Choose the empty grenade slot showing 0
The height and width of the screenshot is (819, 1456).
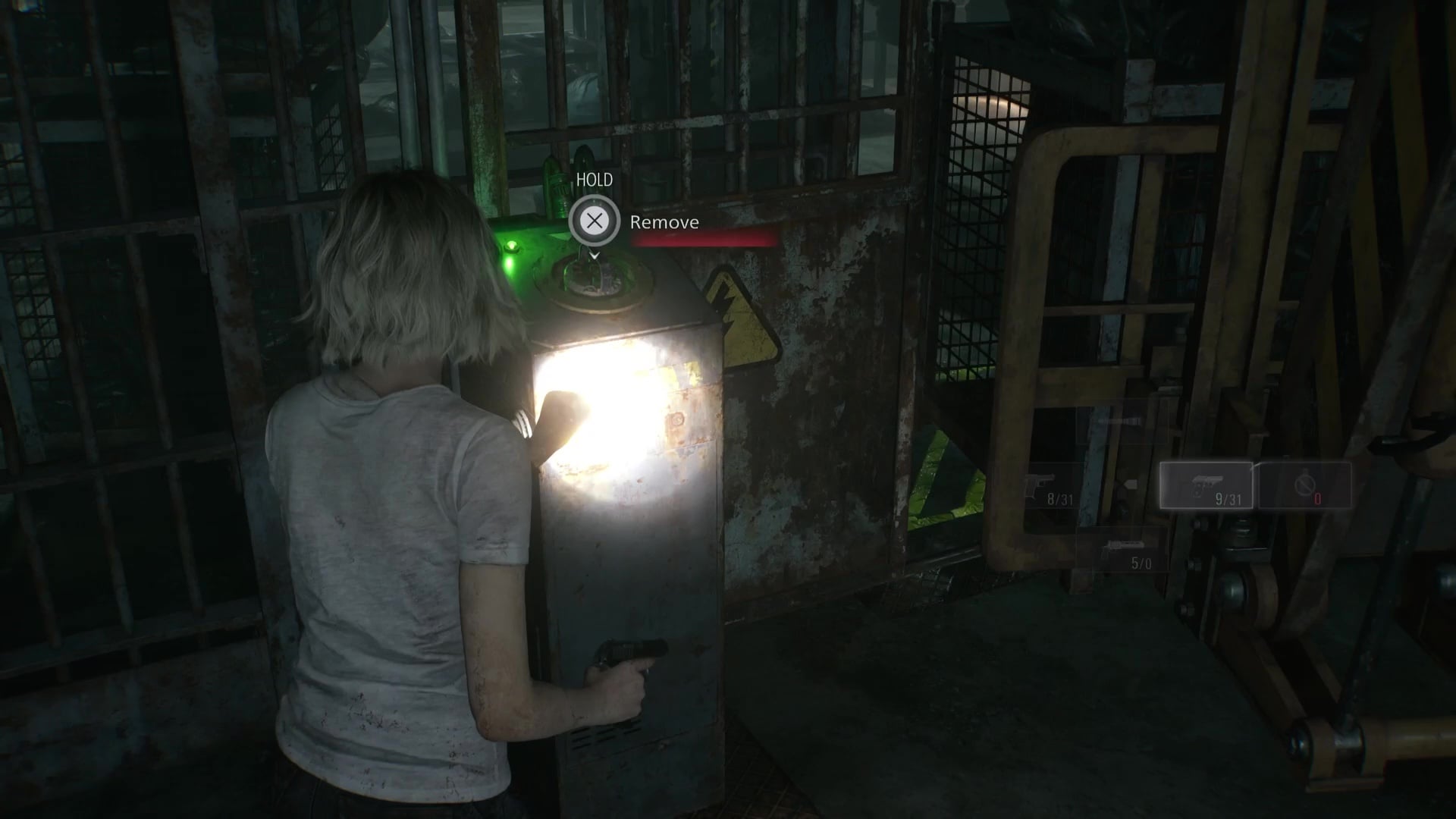click(x=1305, y=485)
